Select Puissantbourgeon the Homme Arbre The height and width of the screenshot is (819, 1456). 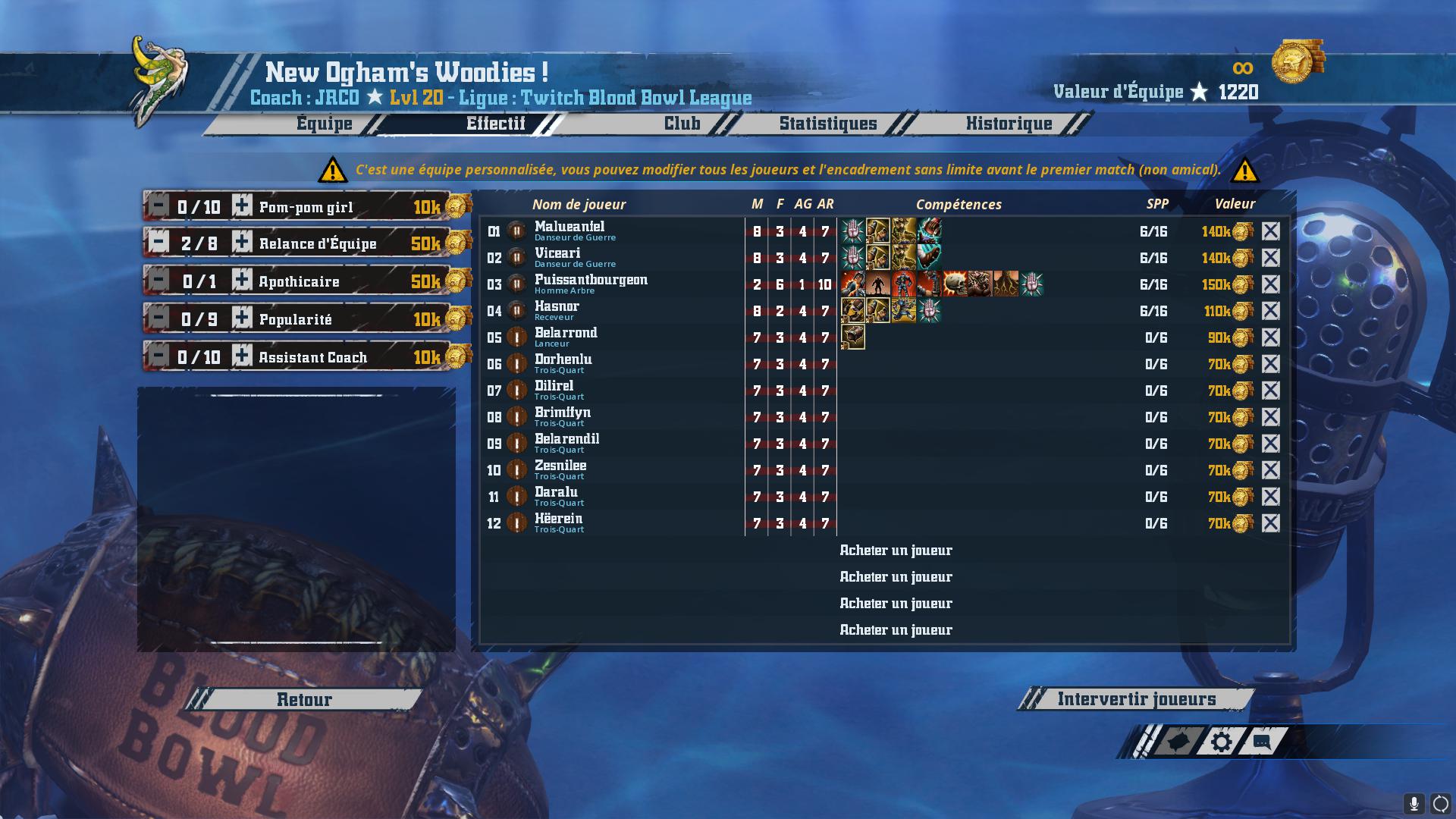[x=591, y=284]
